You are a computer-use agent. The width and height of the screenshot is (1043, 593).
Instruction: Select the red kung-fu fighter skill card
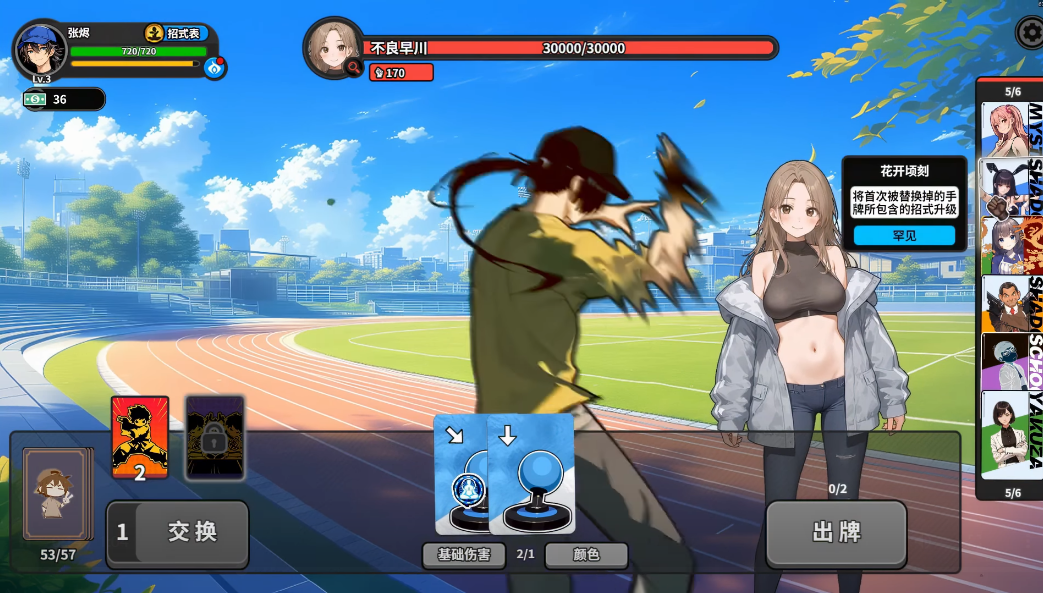140,438
